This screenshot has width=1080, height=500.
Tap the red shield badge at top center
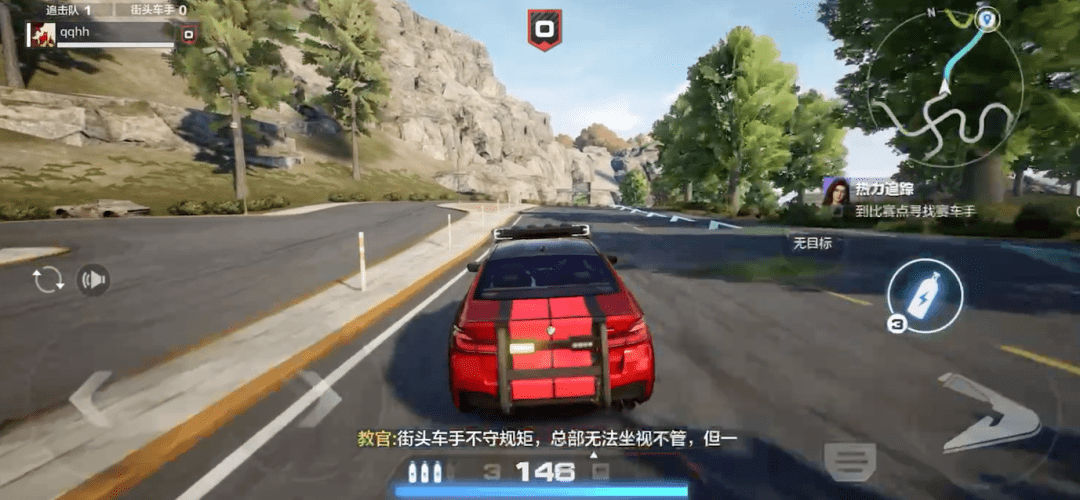pyautogui.click(x=544, y=29)
